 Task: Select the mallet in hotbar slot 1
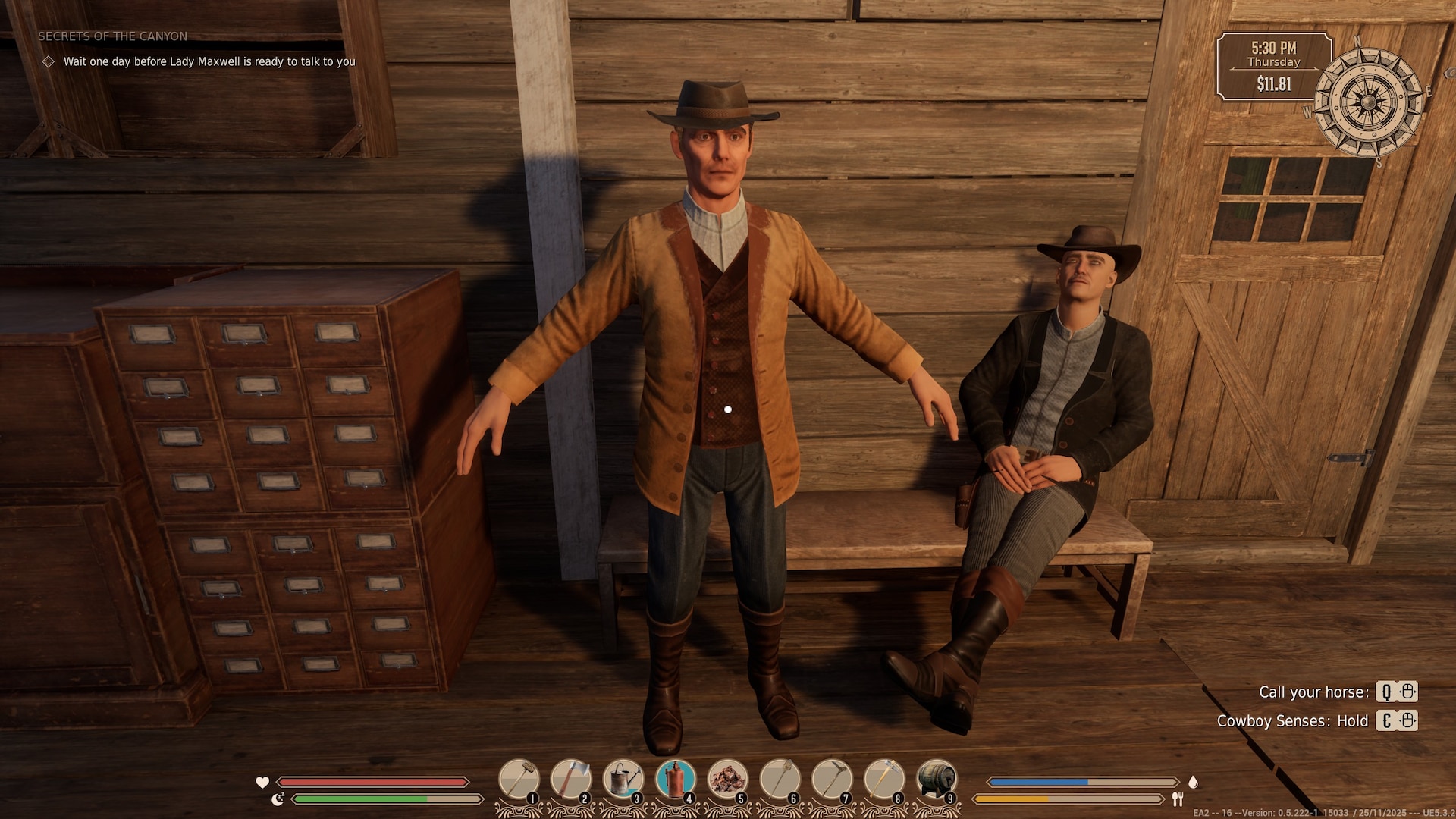coord(519,779)
